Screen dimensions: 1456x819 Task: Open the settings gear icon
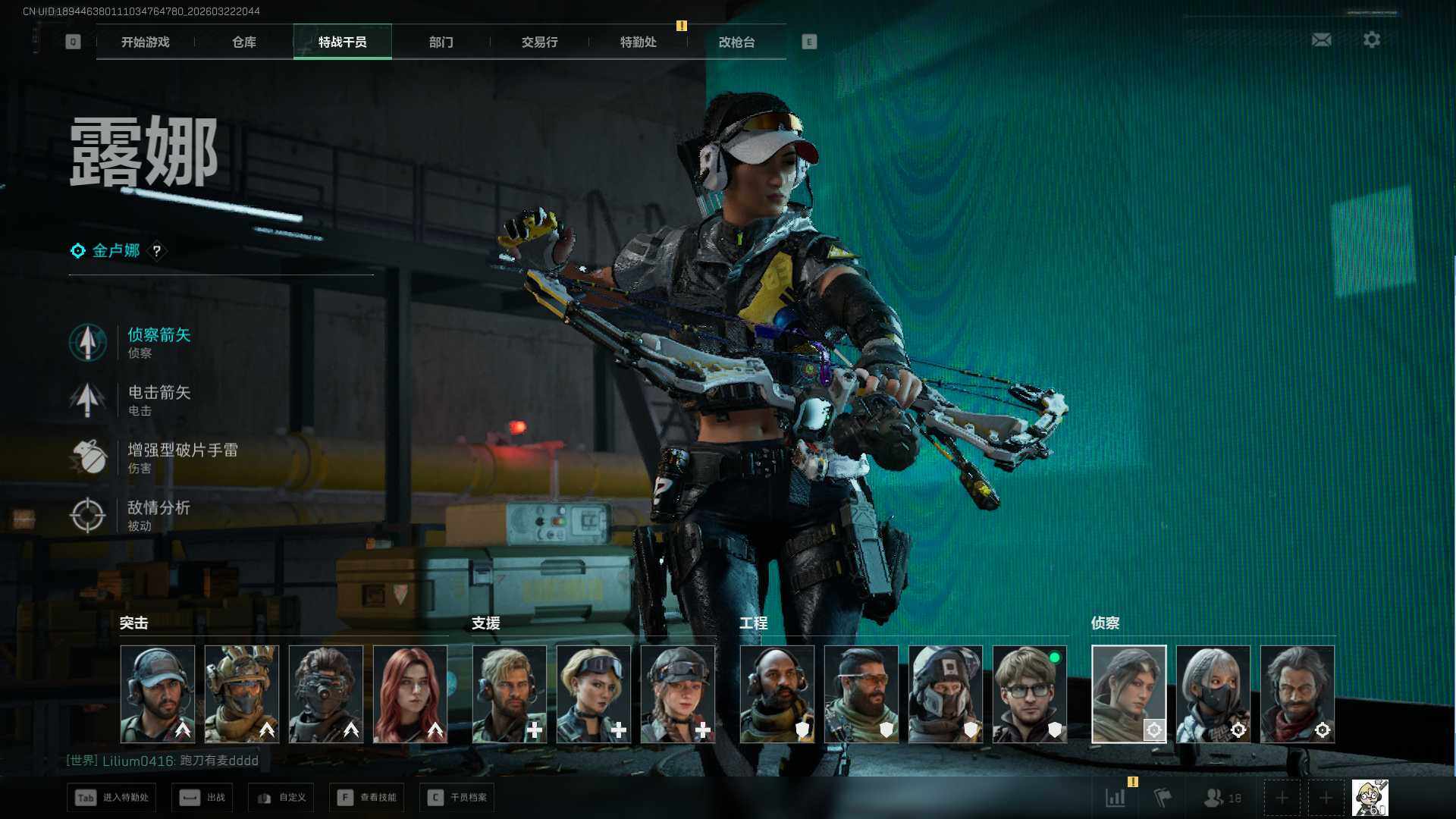click(1371, 39)
